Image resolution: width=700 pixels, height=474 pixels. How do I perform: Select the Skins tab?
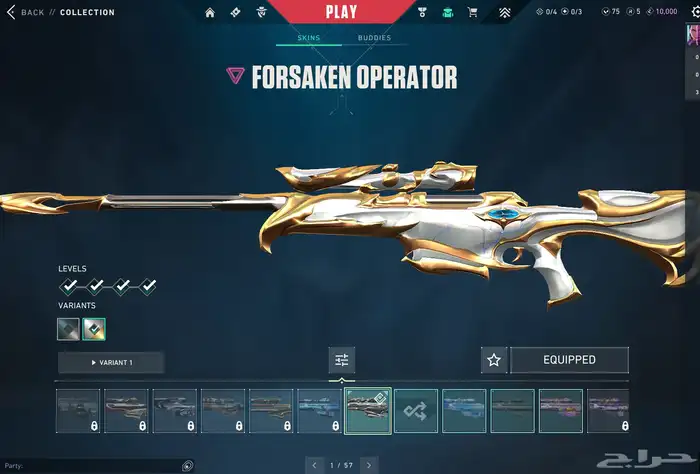pos(309,38)
